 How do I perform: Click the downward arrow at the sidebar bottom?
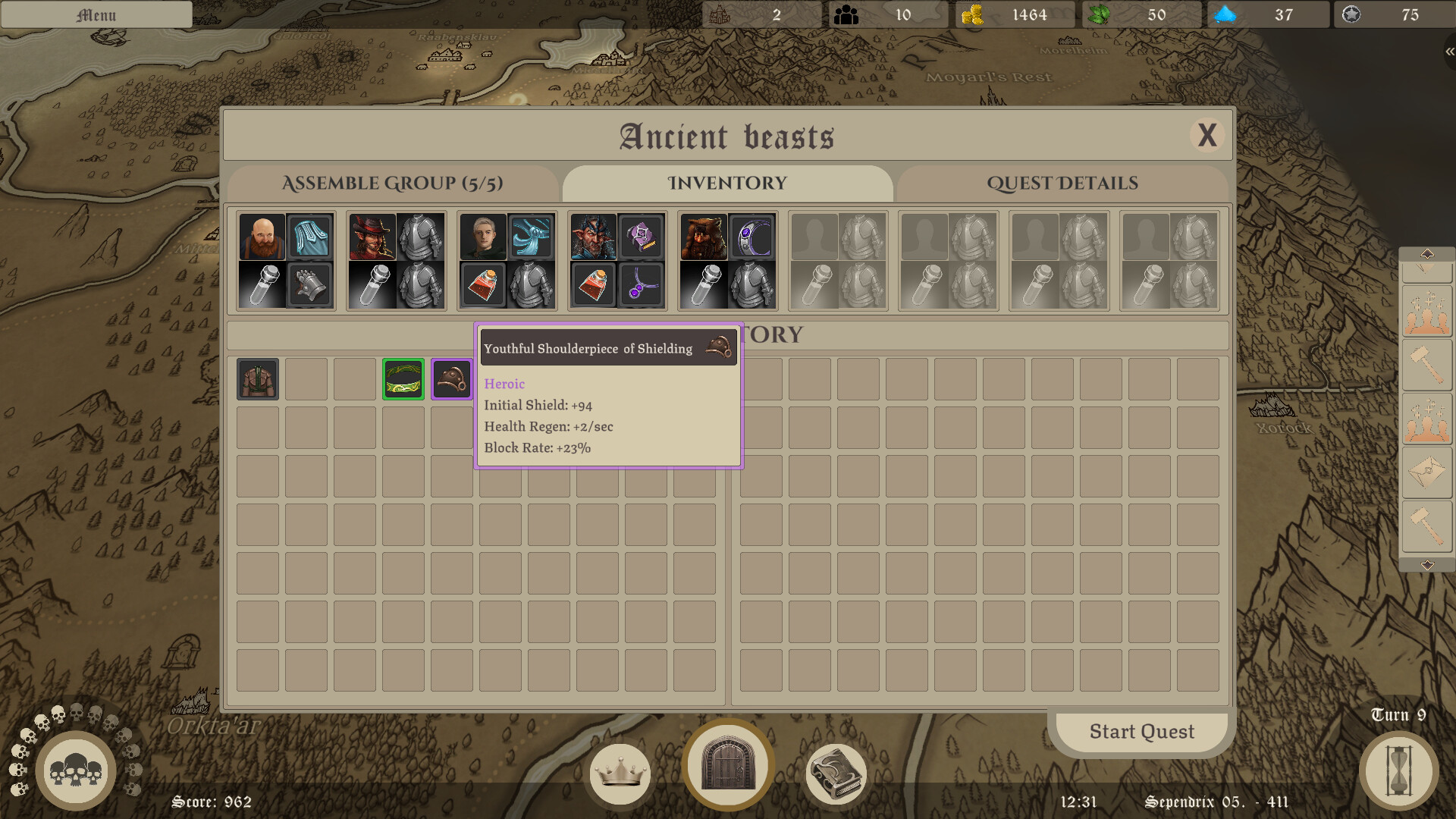[x=1428, y=564]
